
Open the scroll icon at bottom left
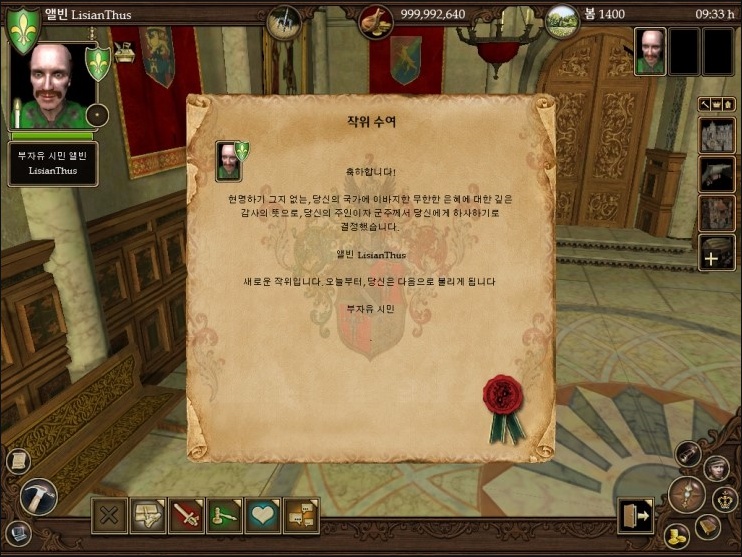(17, 461)
